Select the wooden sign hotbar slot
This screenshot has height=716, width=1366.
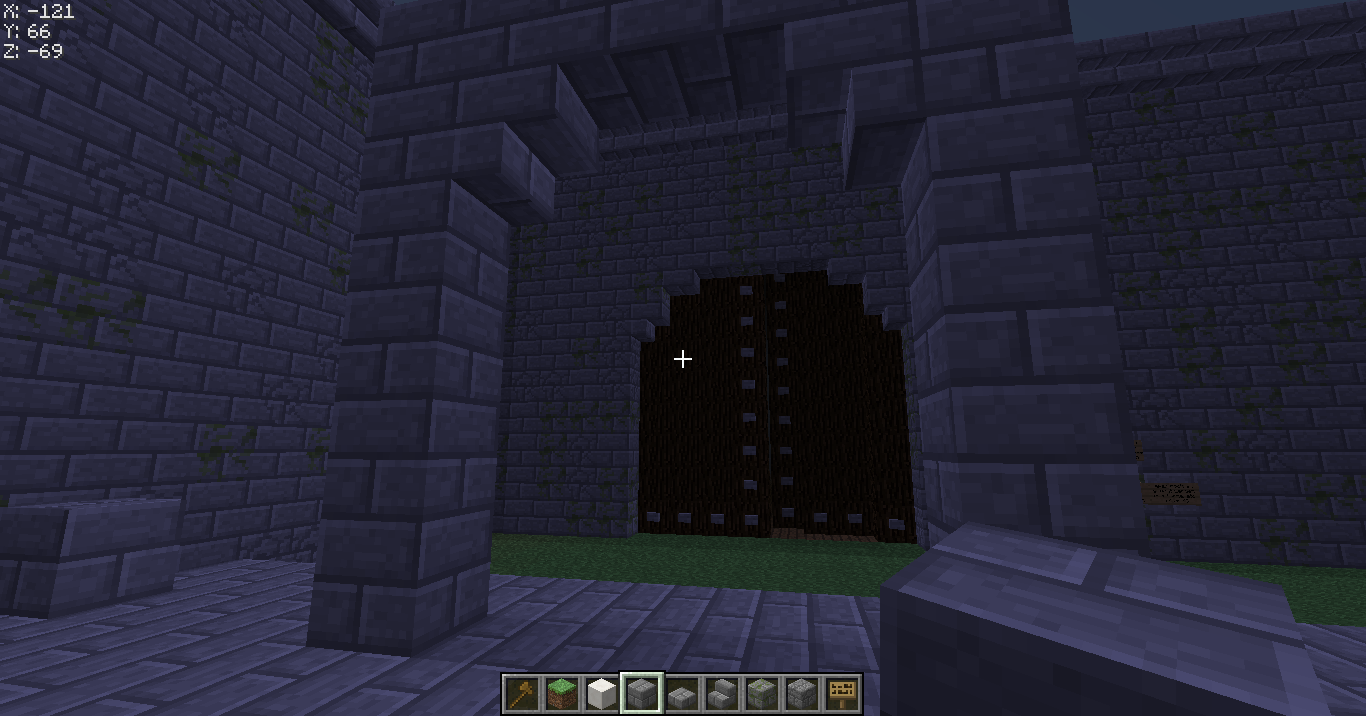click(842, 693)
